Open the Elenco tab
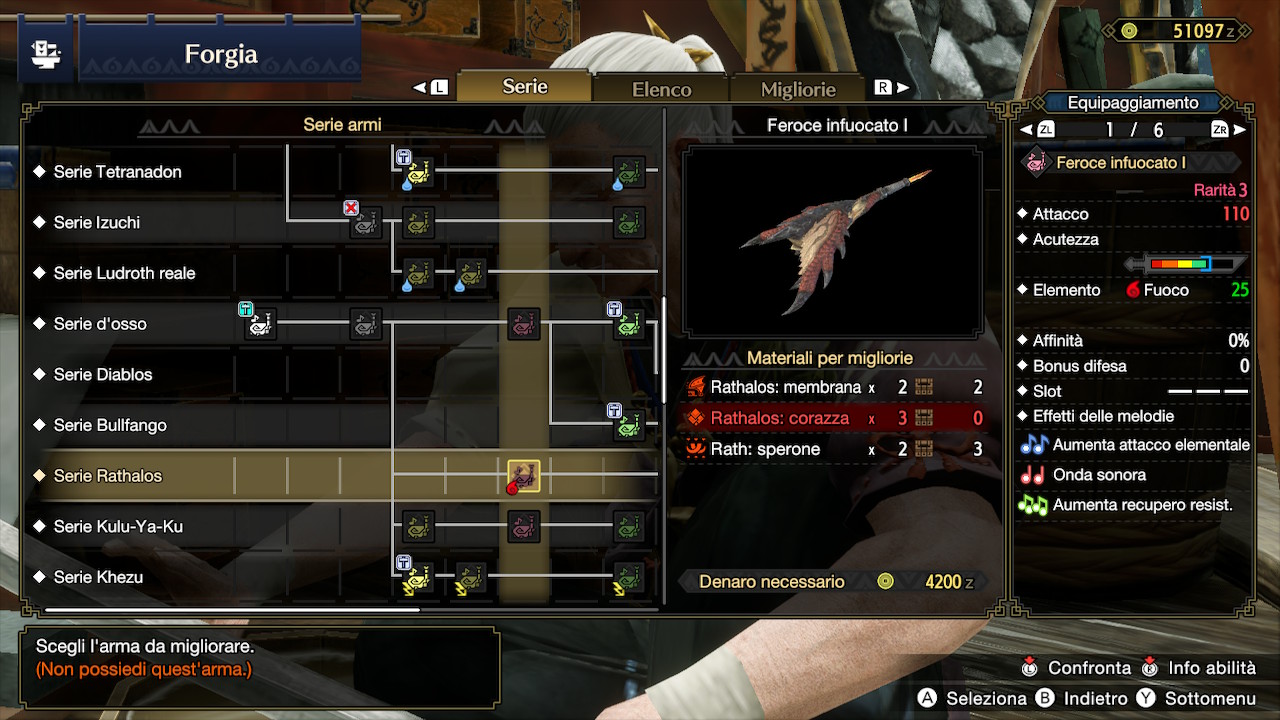This screenshot has width=1280, height=720. (661, 89)
